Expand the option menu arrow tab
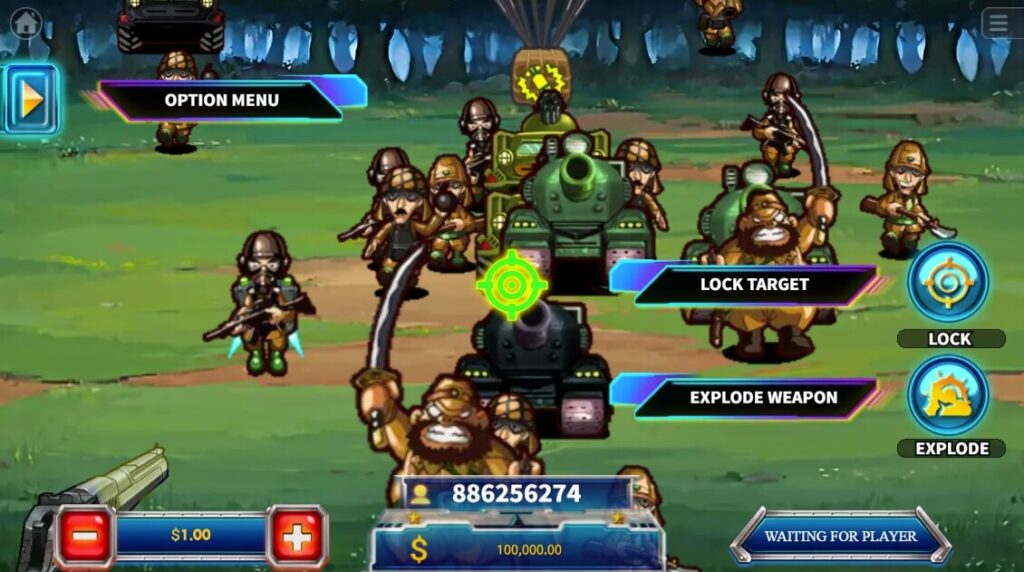The image size is (1024, 572). [x=31, y=99]
